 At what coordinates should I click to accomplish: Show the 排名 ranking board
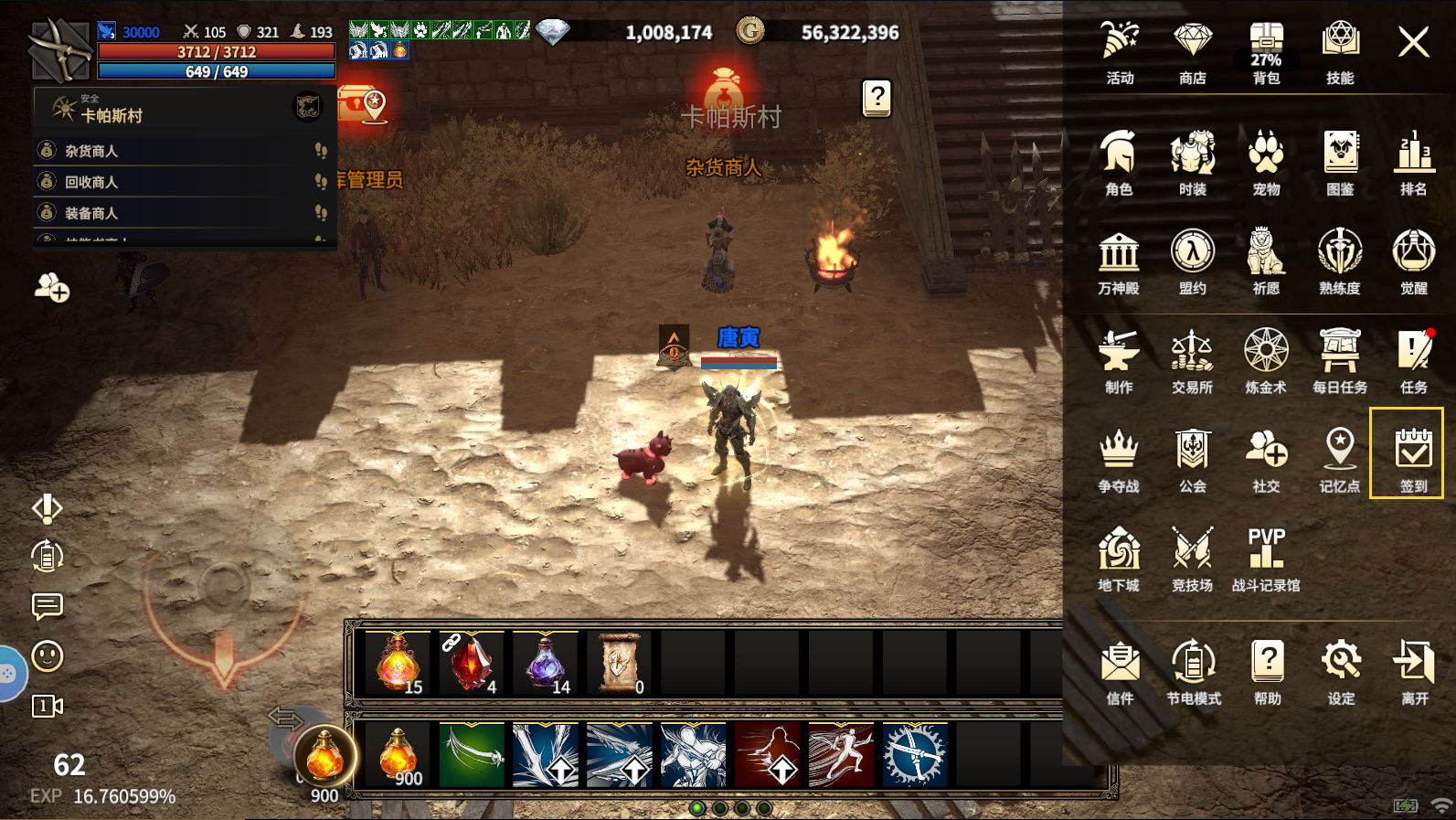coord(1413,163)
